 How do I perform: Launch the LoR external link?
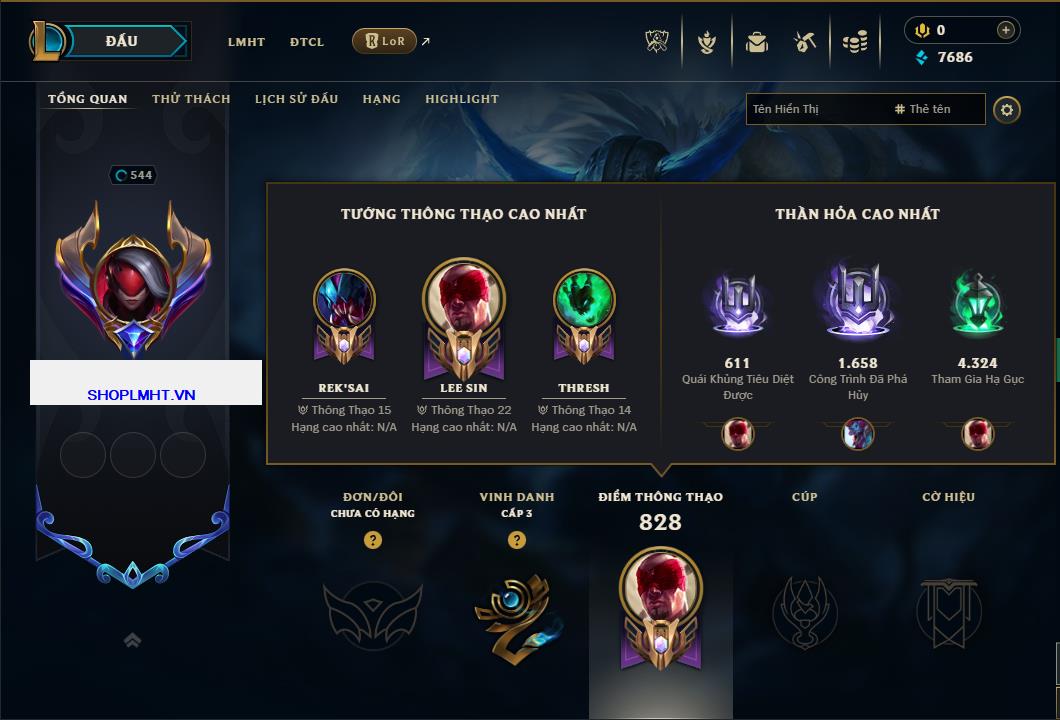[385, 41]
